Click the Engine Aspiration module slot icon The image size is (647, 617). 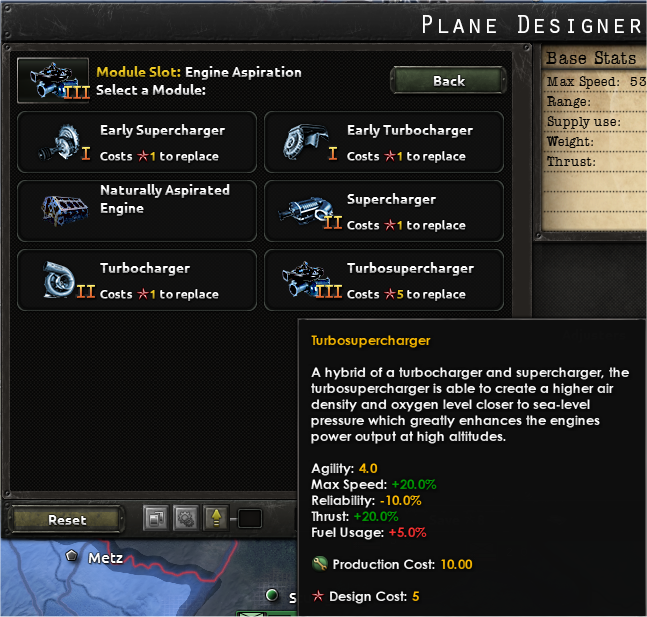click(54, 80)
